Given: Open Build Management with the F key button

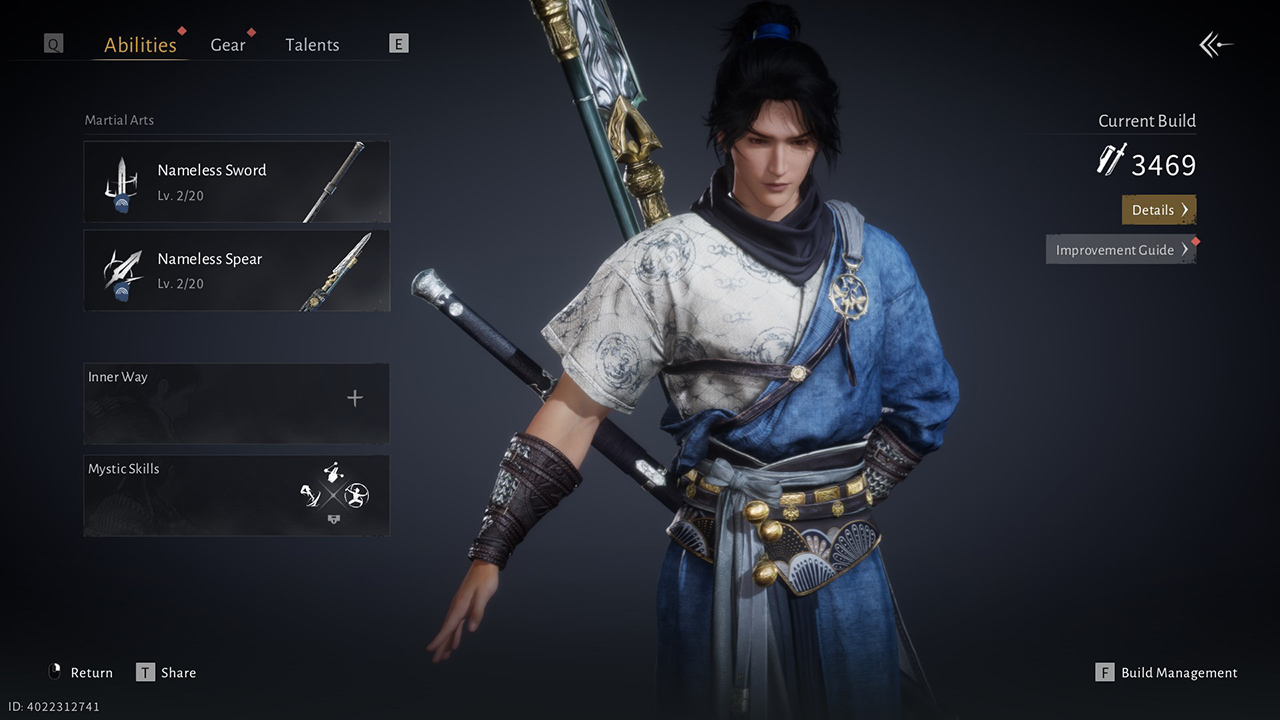Looking at the screenshot, I should pyautogui.click(x=1104, y=673).
